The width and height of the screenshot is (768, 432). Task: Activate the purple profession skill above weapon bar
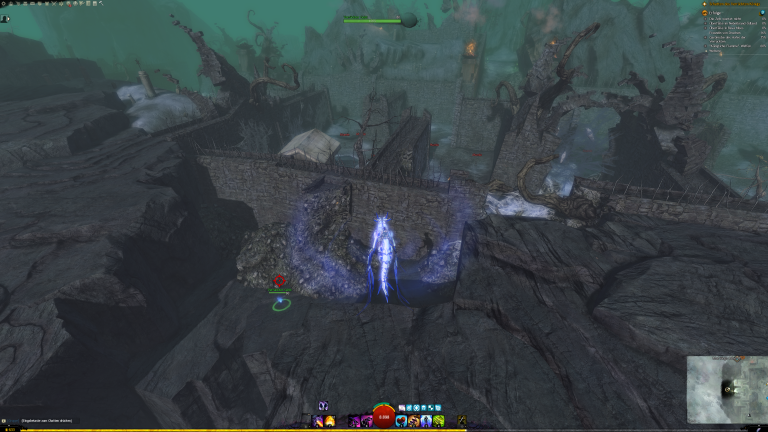pos(323,406)
